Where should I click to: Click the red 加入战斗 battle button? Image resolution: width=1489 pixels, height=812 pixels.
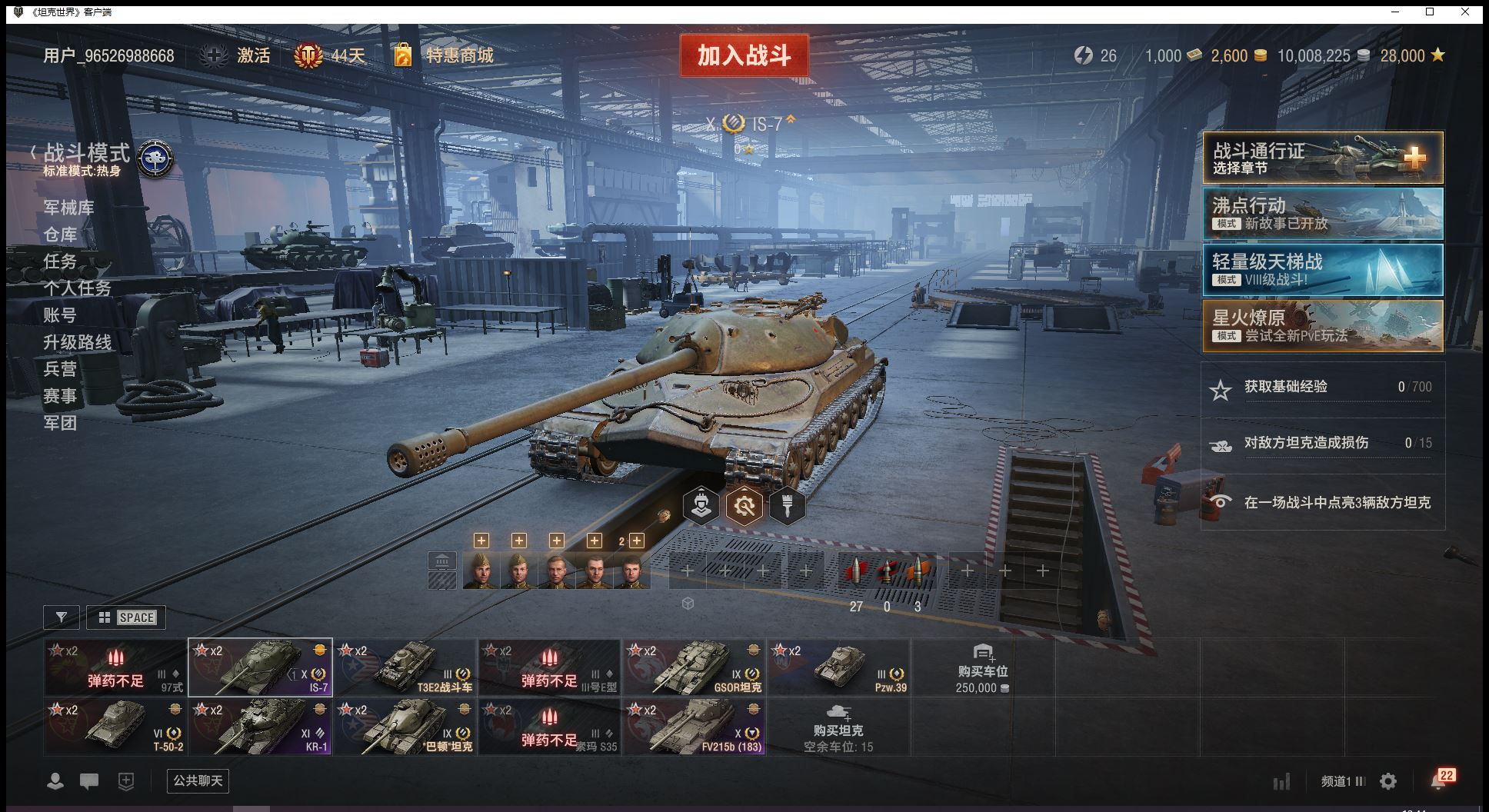(744, 55)
